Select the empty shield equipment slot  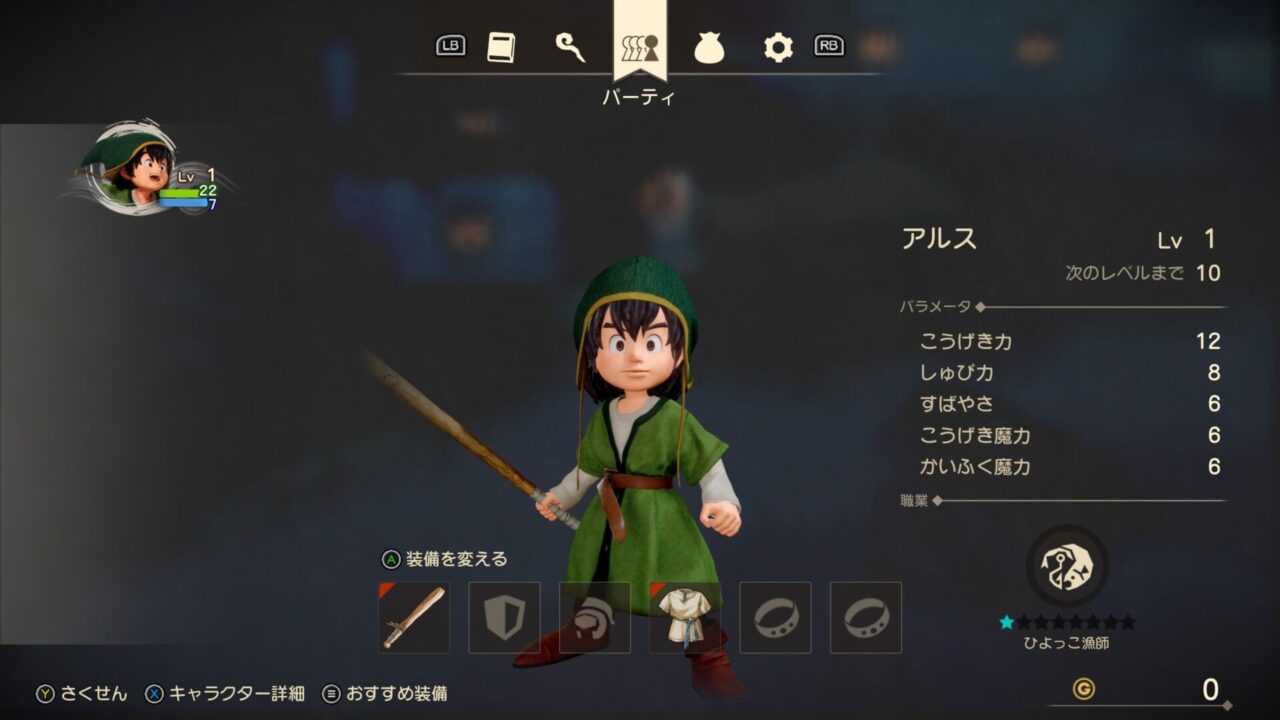point(504,618)
